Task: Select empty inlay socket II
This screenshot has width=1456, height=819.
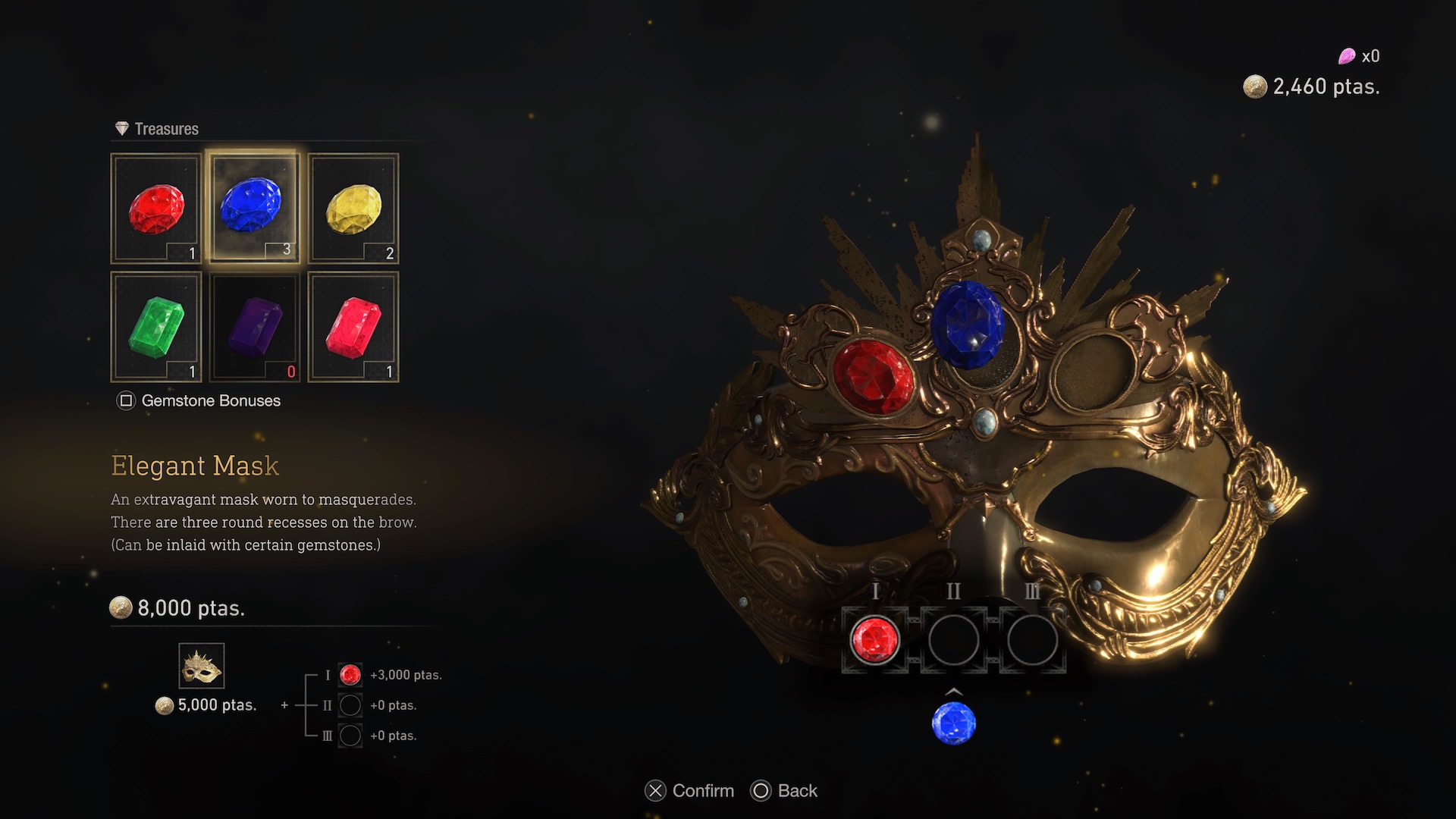Action: click(x=953, y=639)
